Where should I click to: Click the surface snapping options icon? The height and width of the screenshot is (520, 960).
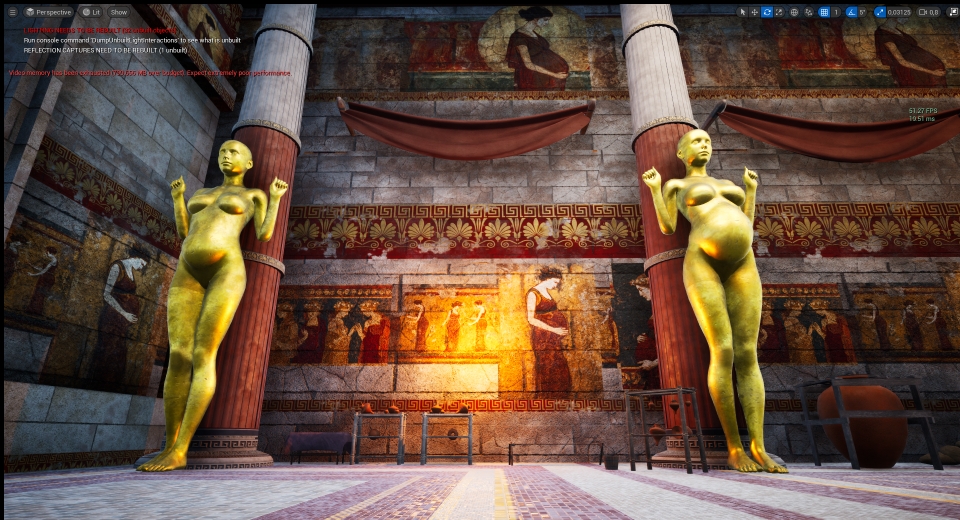tap(808, 12)
